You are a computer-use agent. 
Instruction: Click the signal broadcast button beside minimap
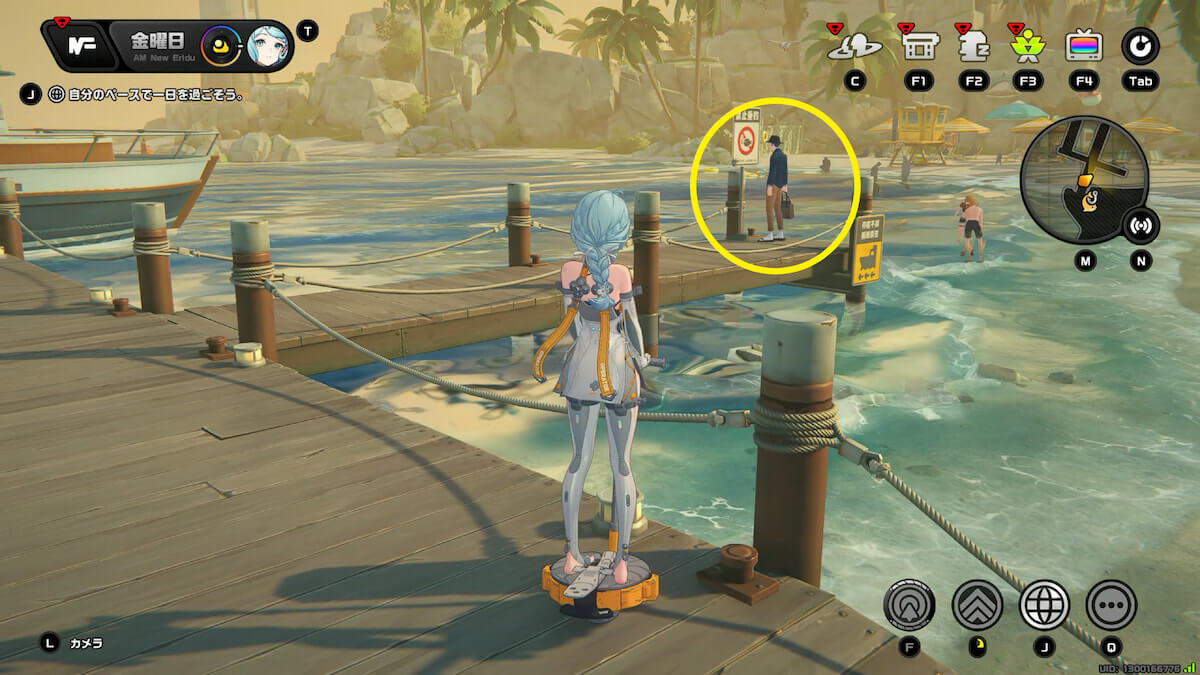(1141, 226)
